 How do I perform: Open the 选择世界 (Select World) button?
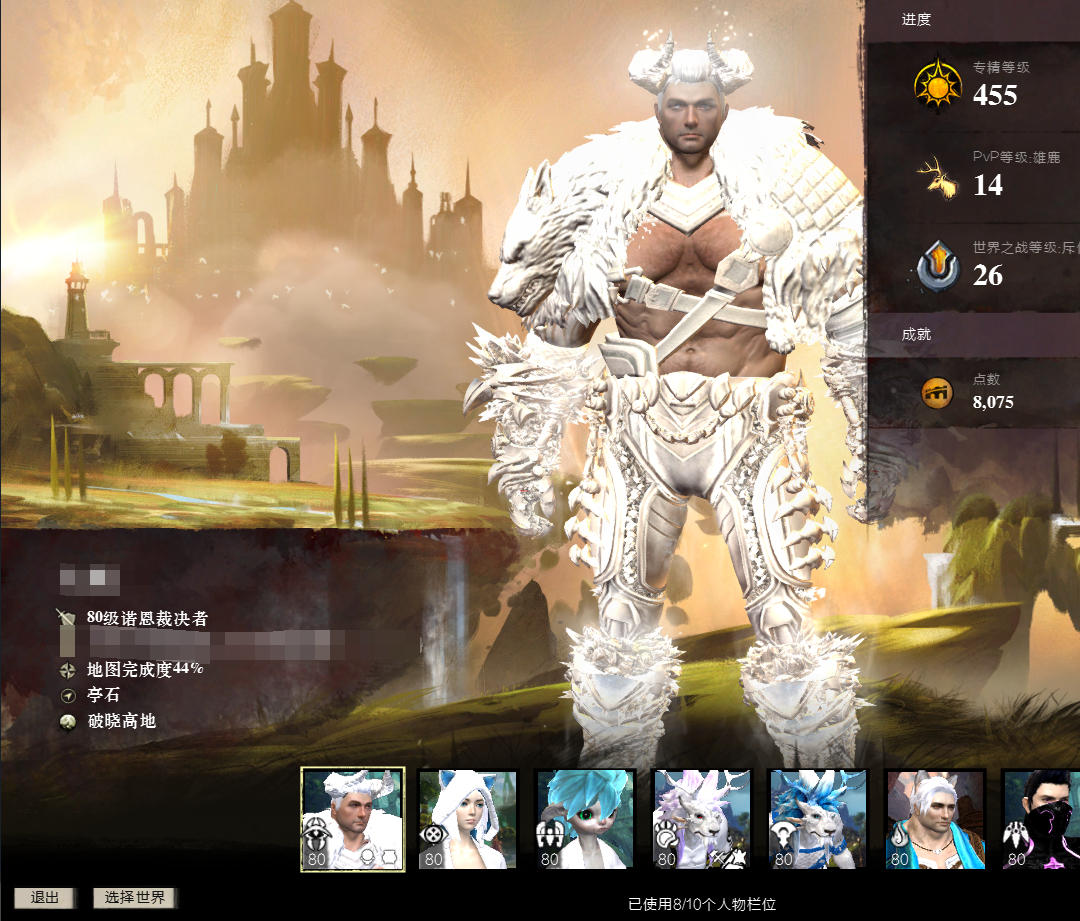click(x=135, y=897)
